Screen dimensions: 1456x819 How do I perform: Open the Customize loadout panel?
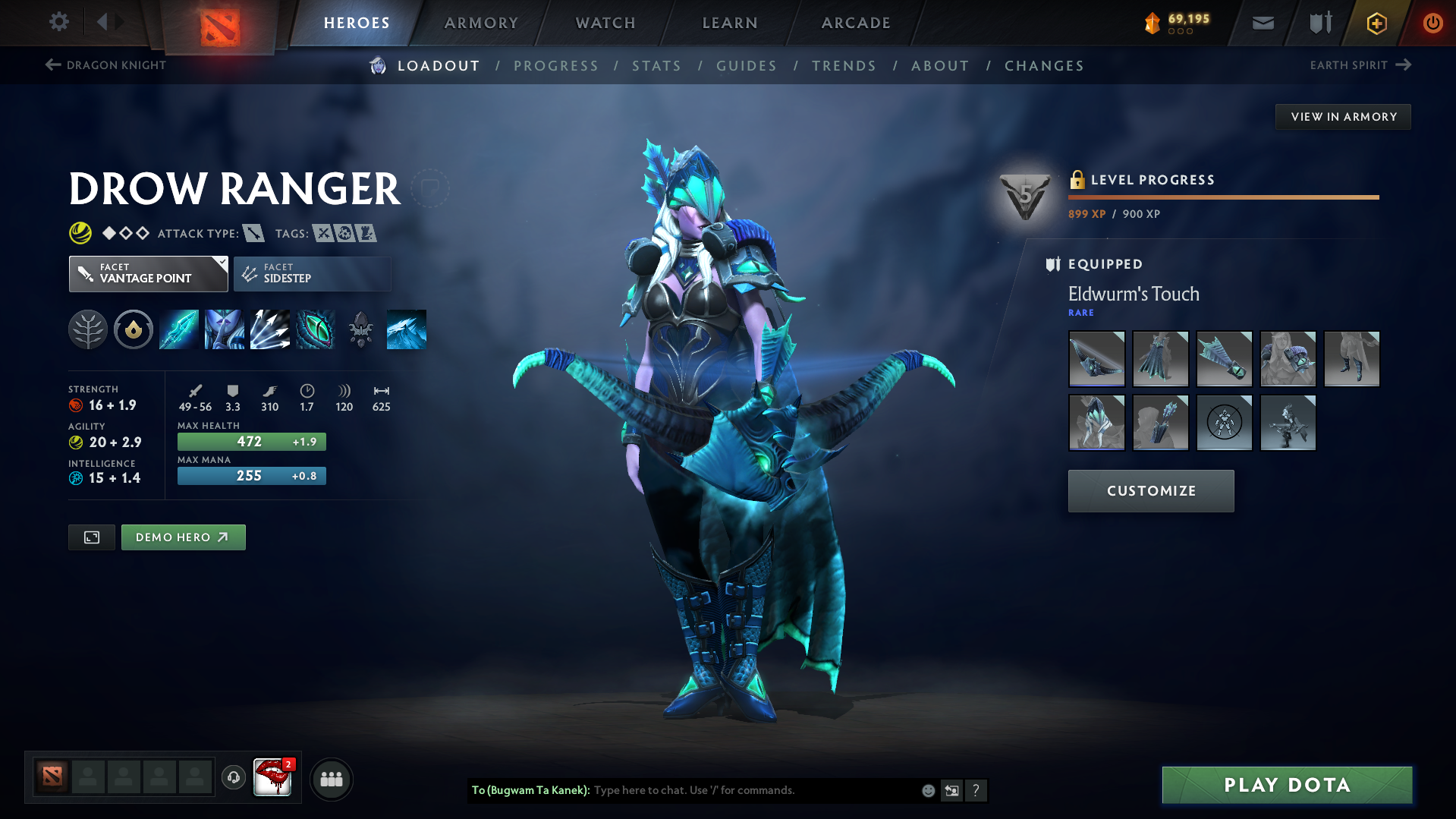[1150, 491]
